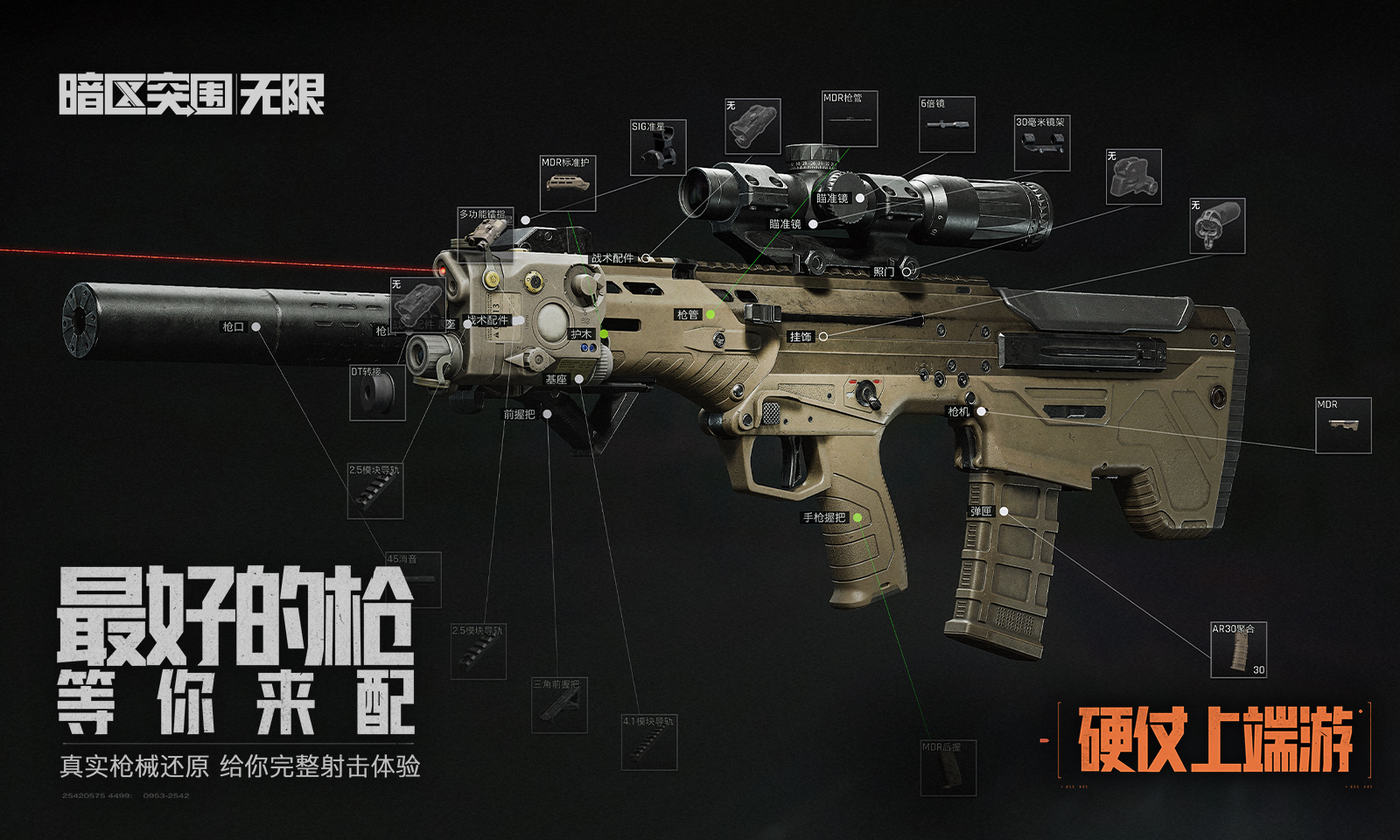Click the 枪管 barrel node label
1400x840 pixels.
tap(688, 315)
